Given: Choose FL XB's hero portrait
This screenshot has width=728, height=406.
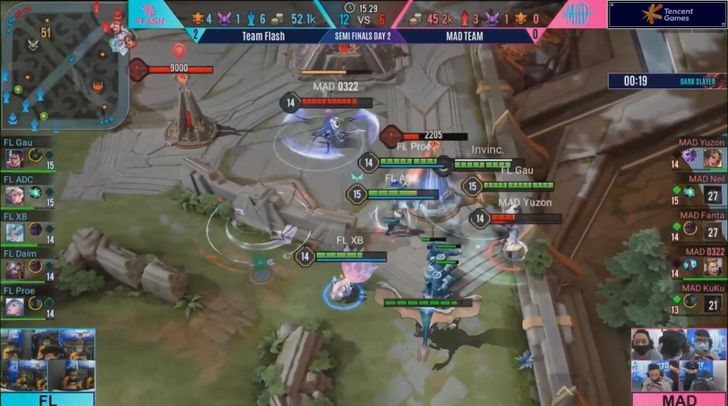Looking at the screenshot, I should [16, 231].
